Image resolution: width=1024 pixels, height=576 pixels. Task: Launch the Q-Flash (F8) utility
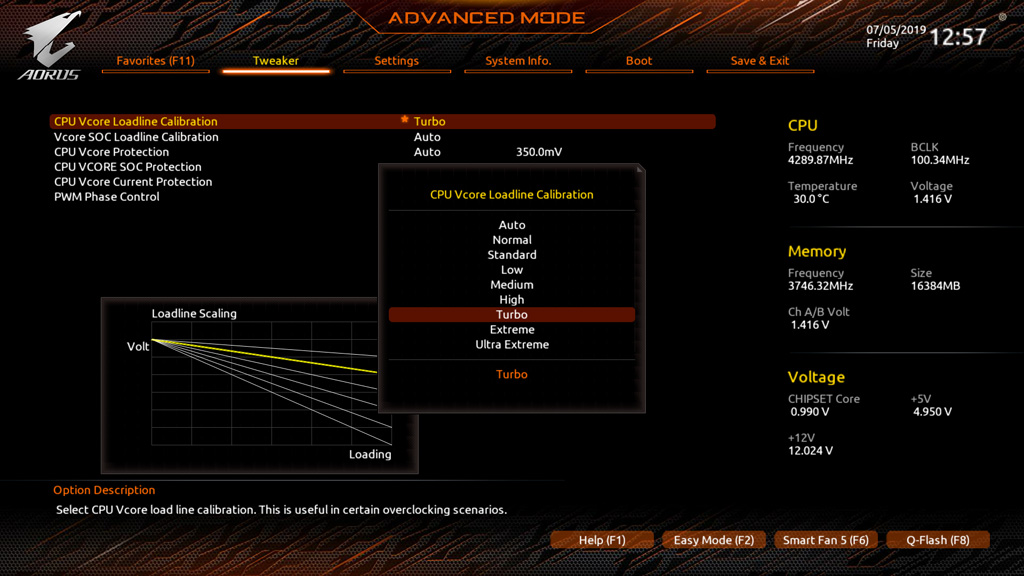pyautogui.click(x=937, y=540)
